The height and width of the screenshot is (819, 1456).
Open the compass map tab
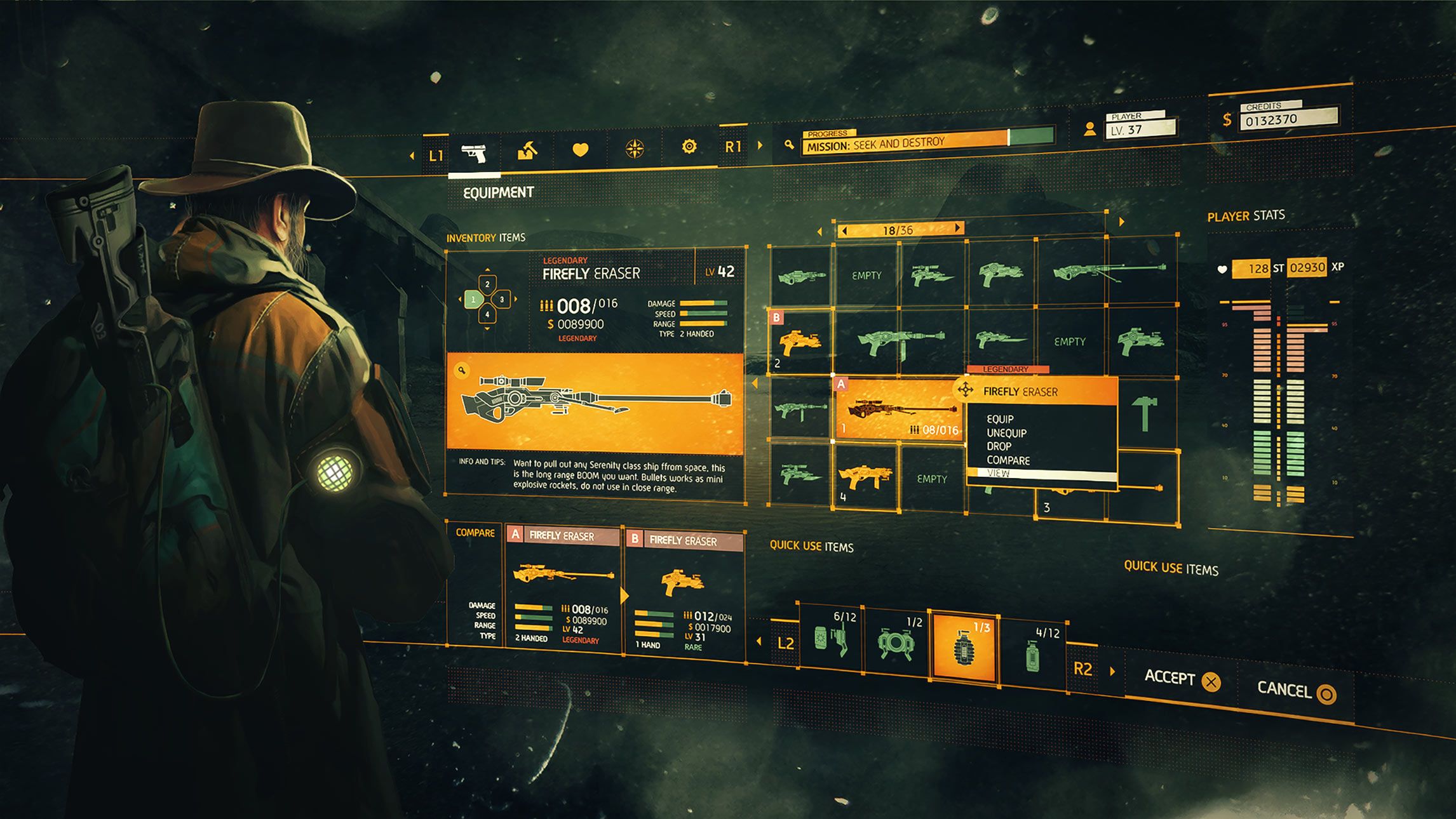[x=635, y=149]
